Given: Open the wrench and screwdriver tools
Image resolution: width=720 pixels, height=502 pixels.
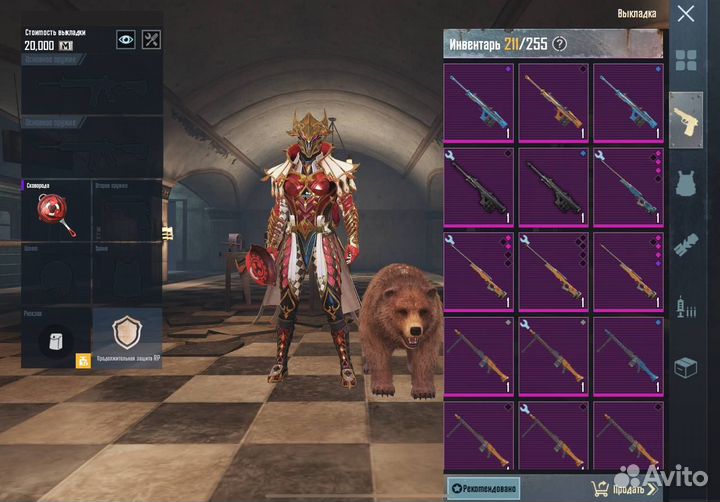Looking at the screenshot, I should click(x=151, y=39).
